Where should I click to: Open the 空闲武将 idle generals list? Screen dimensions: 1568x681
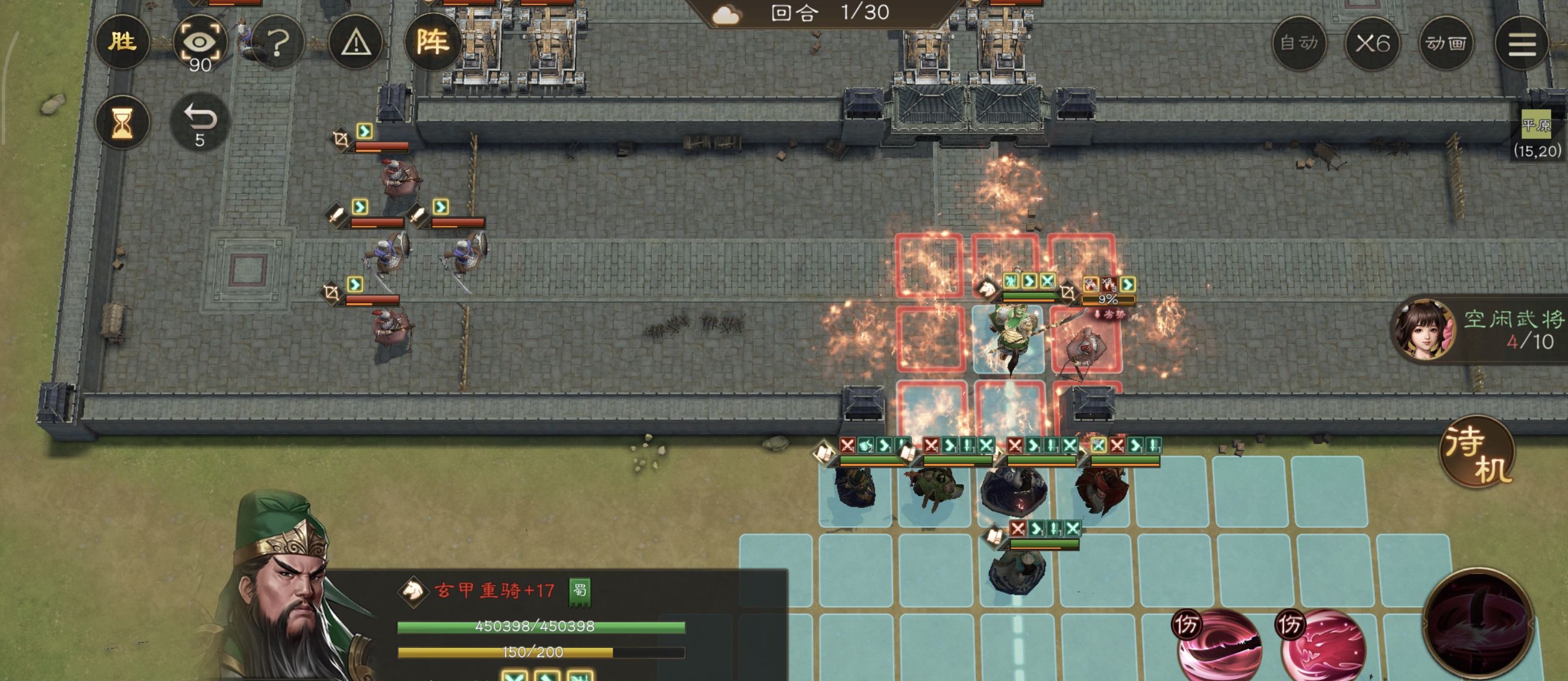coord(1479,329)
